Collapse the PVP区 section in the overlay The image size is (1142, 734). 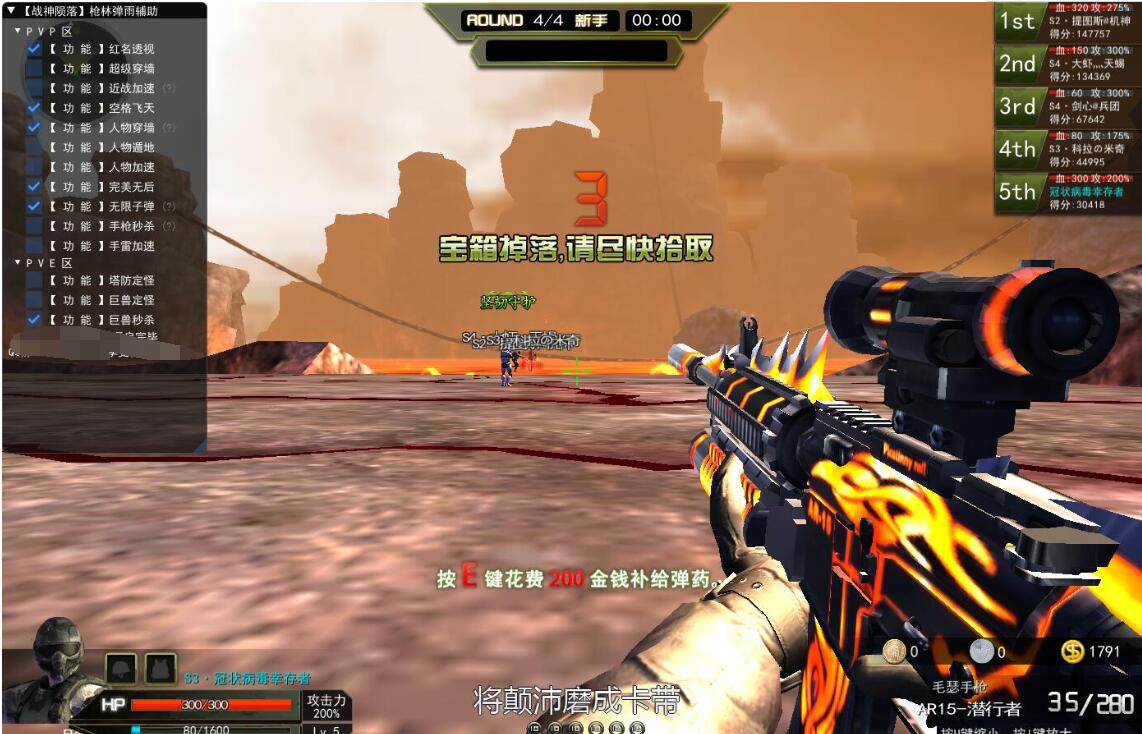click(x=18, y=31)
